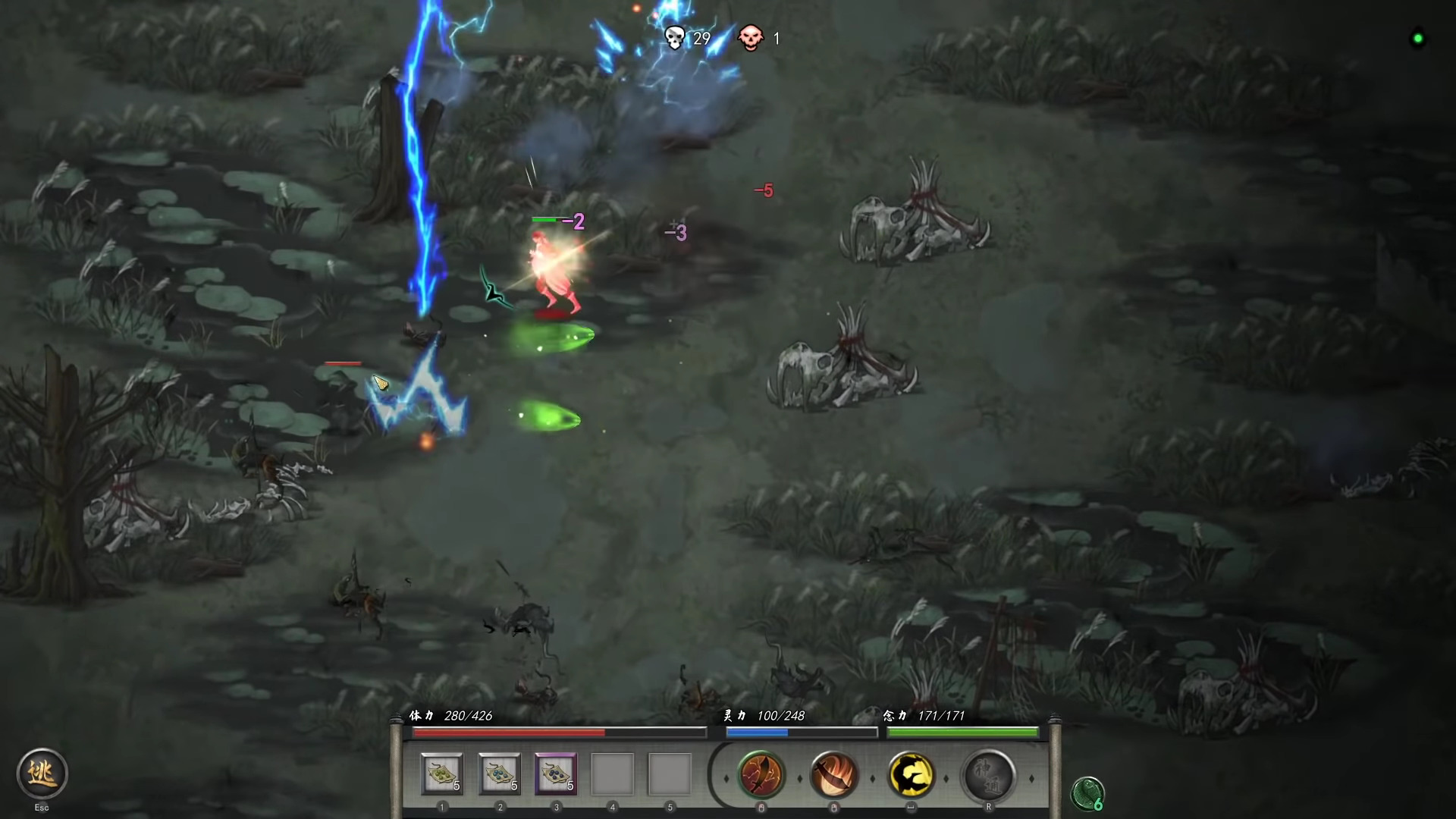This screenshot has width=1456, height=819.
Task: Use the purple-framed pouch in slot 3
Action: [x=556, y=772]
